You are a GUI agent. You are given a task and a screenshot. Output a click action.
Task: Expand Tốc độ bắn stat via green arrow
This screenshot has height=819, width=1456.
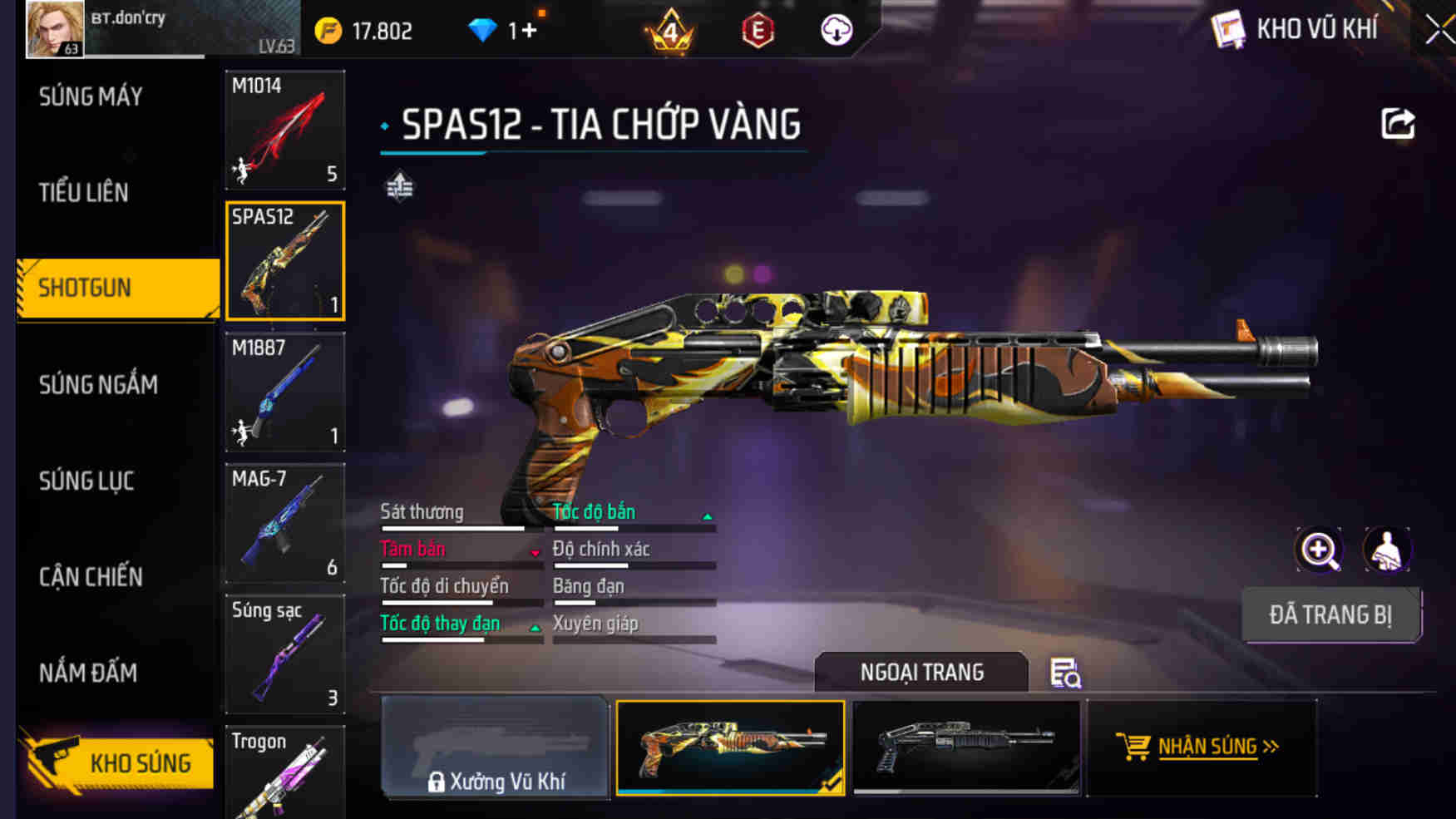pyautogui.click(x=708, y=517)
